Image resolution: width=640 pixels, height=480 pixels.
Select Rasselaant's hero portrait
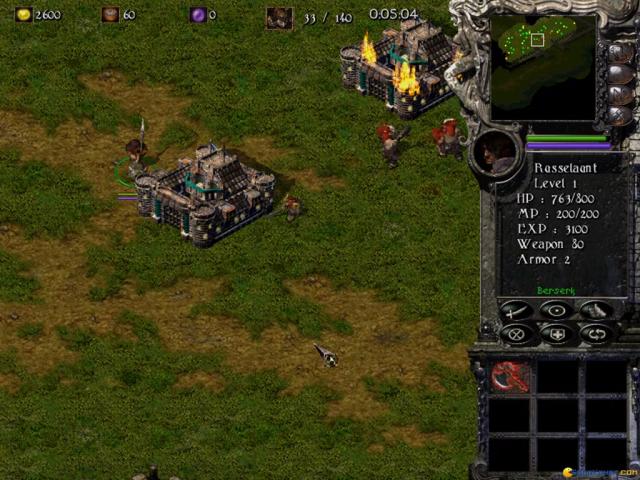(x=496, y=153)
